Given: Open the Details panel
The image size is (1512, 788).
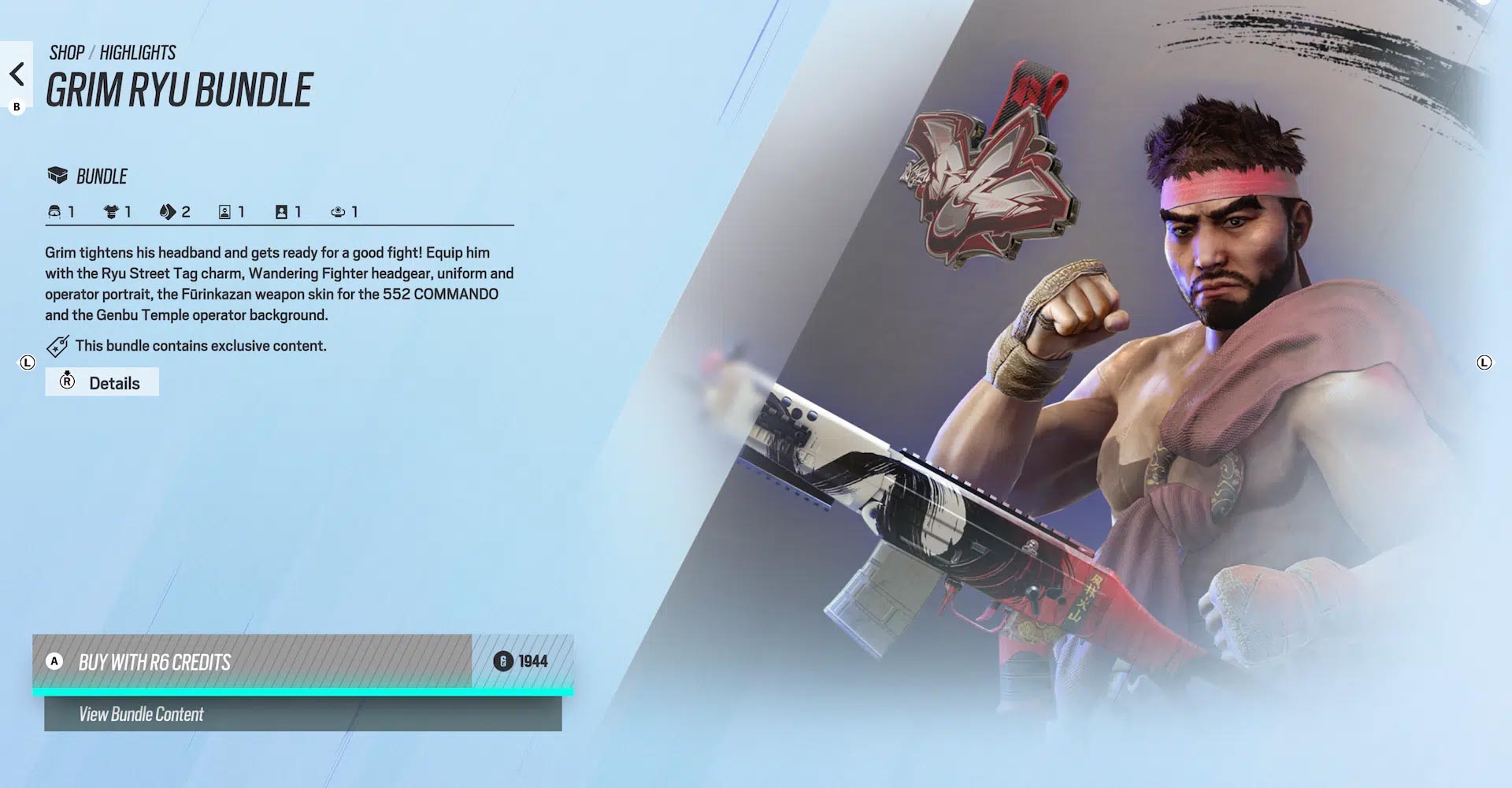Looking at the screenshot, I should pos(113,382).
